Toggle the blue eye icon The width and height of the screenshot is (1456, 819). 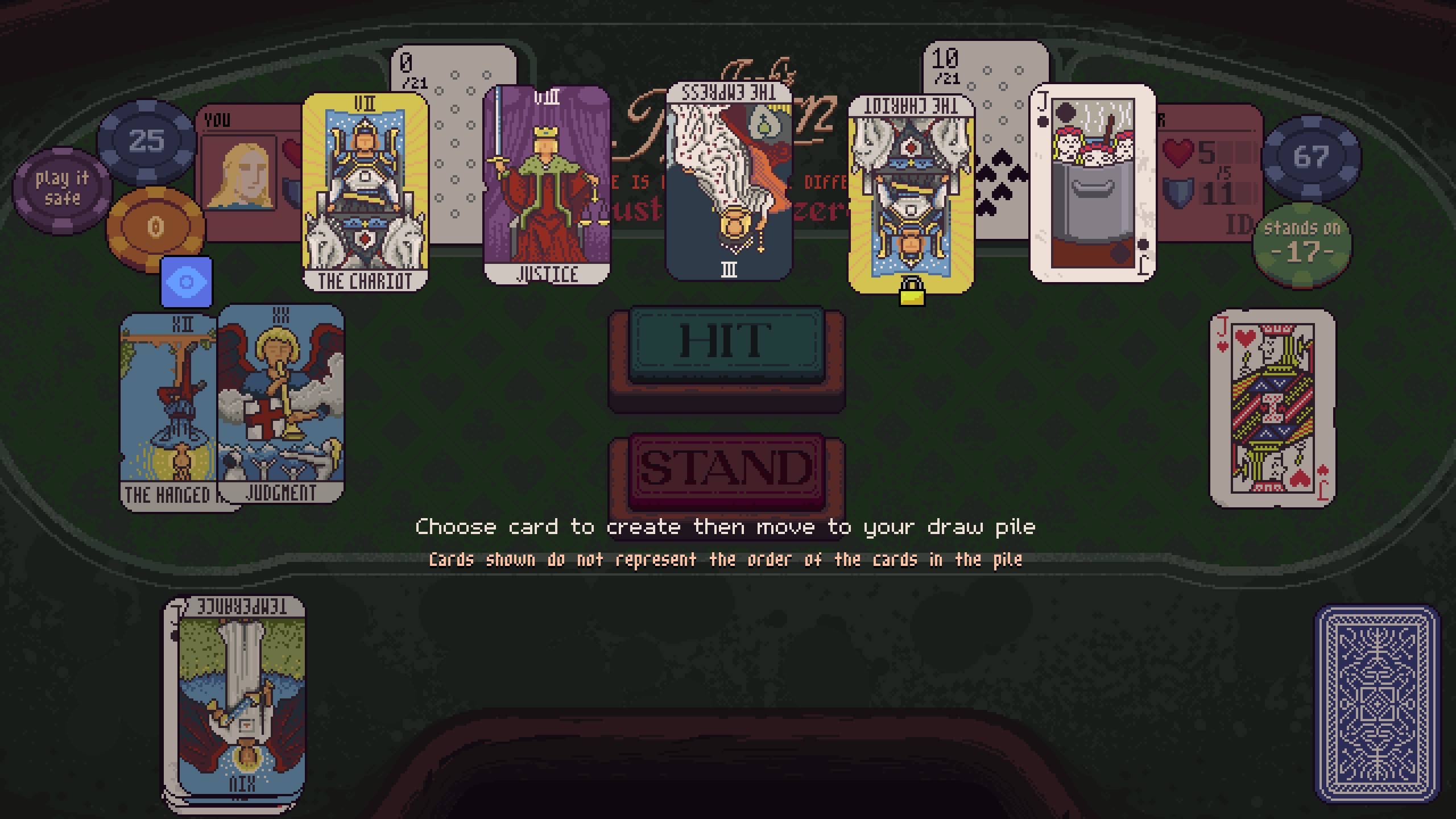(x=187, y=282)
